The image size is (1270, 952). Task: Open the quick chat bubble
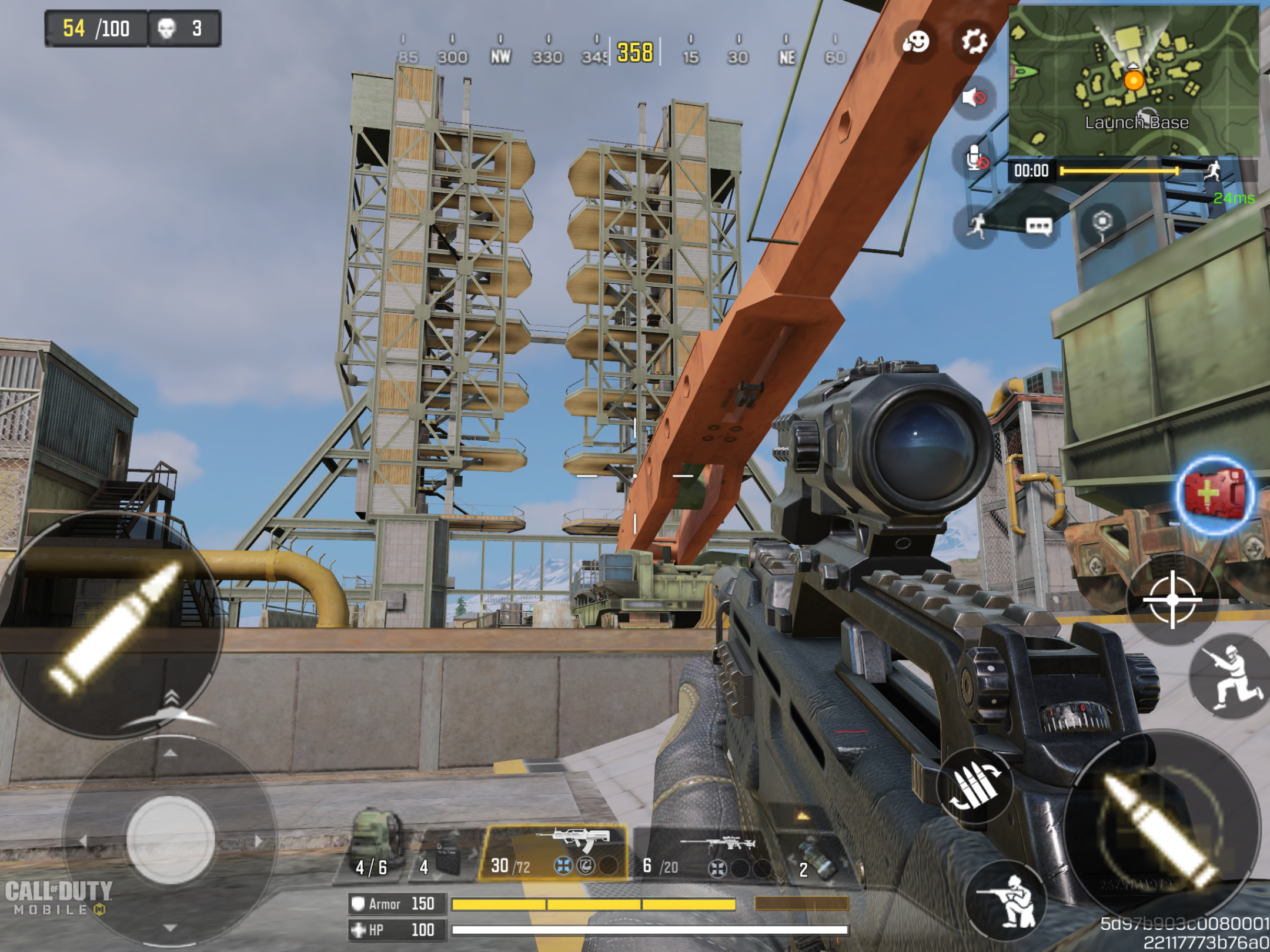click(1038, 226)
